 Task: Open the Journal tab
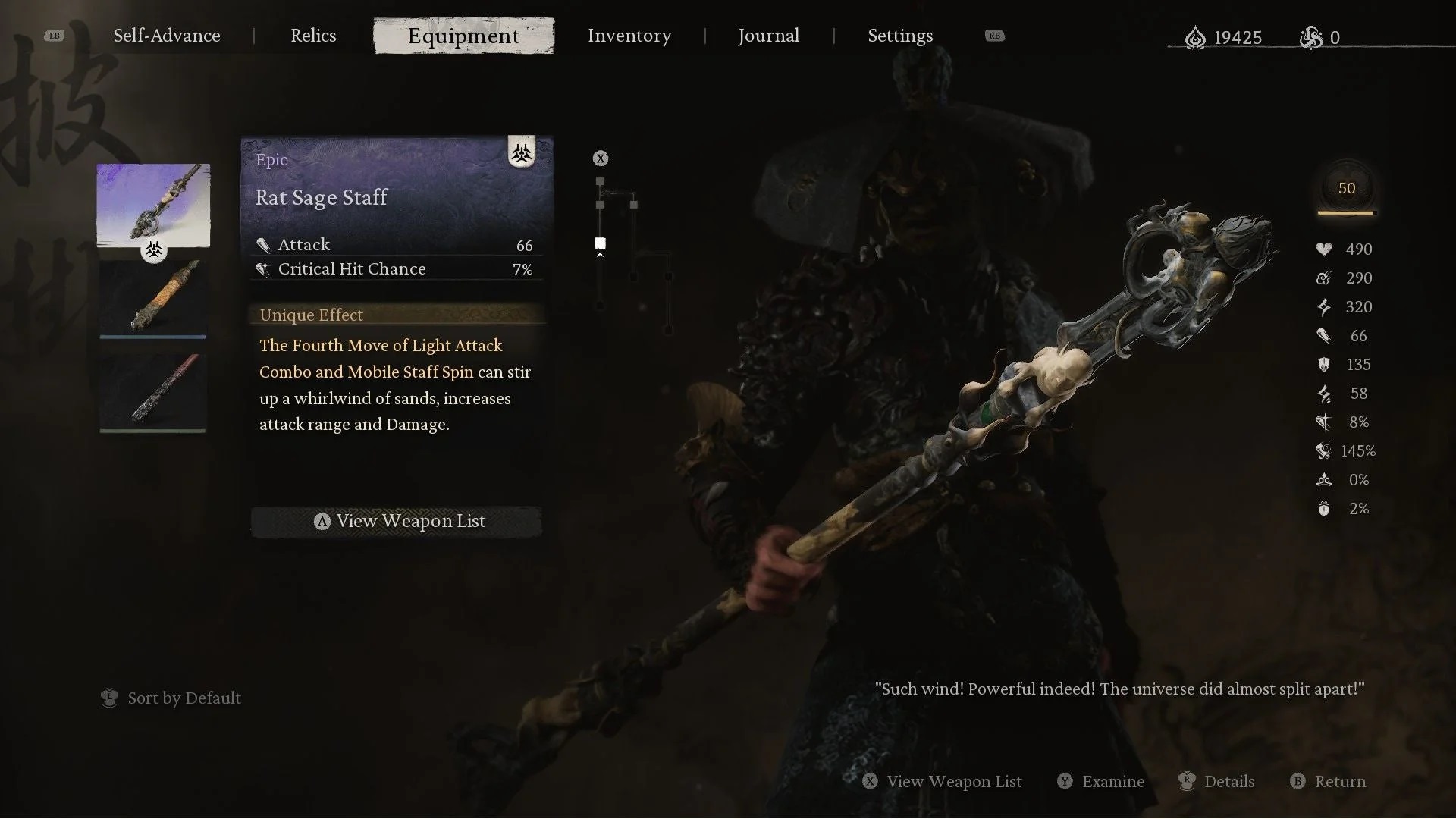click(x=768, y=36)
